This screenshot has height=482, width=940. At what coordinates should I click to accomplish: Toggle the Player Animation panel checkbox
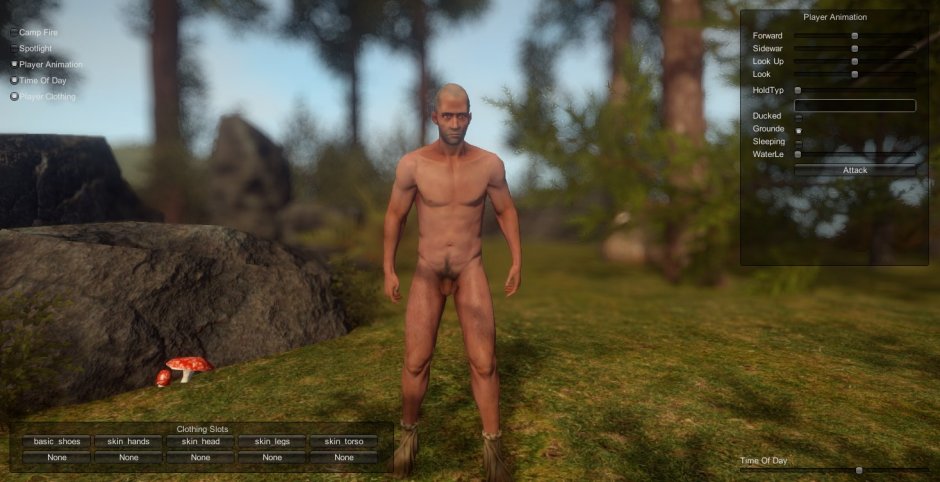[x=14, y=64]
